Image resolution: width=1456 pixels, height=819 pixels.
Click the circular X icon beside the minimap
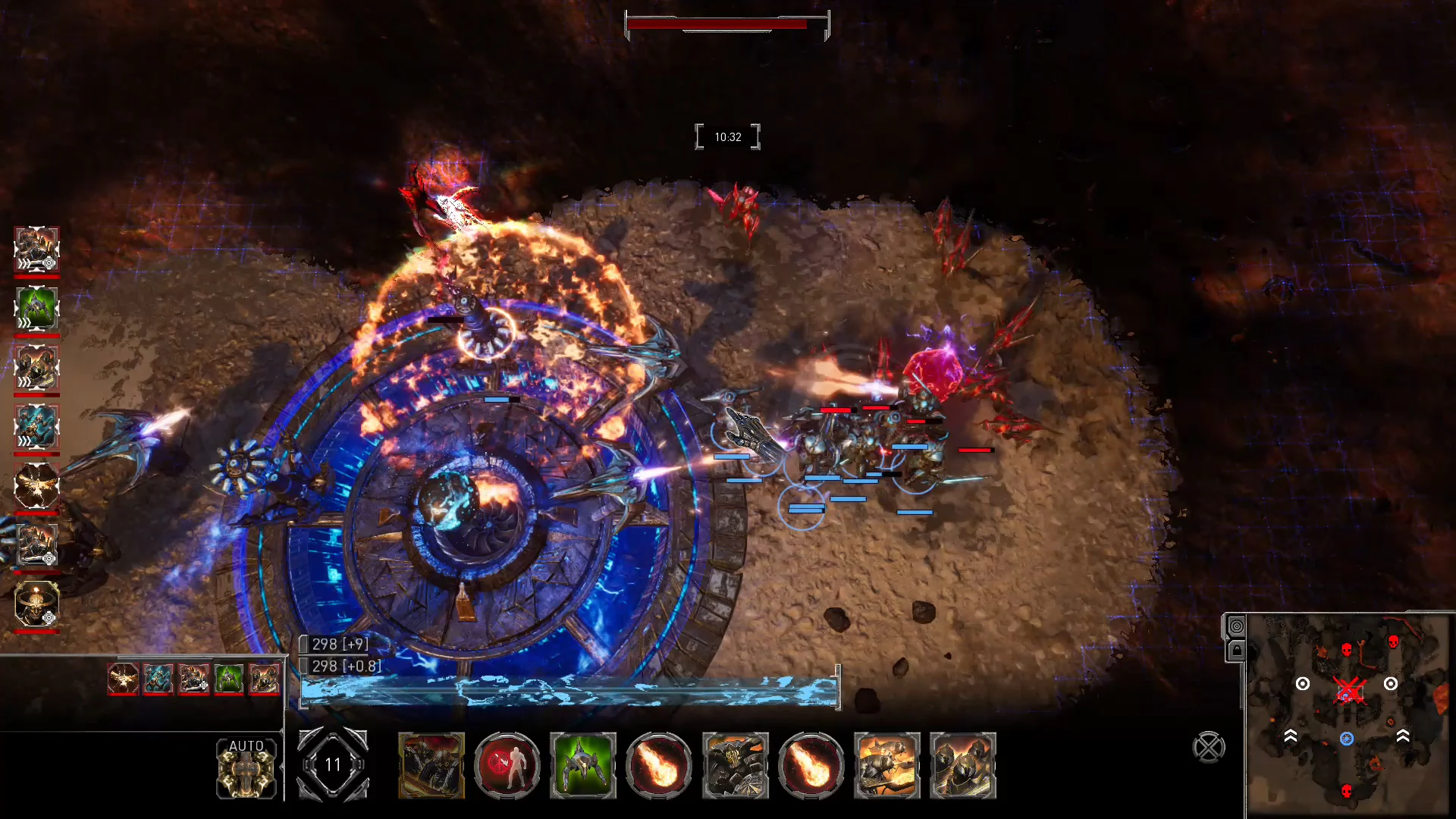pyautogui.click(x=1209, y=745)
